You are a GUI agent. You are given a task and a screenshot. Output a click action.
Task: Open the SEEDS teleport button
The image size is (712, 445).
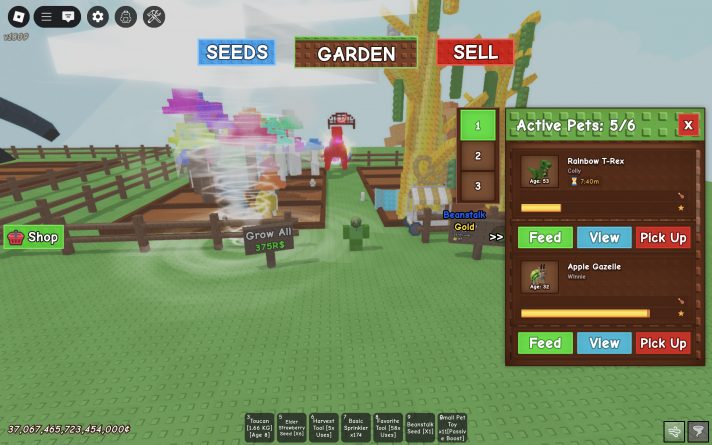coord(236,52)
